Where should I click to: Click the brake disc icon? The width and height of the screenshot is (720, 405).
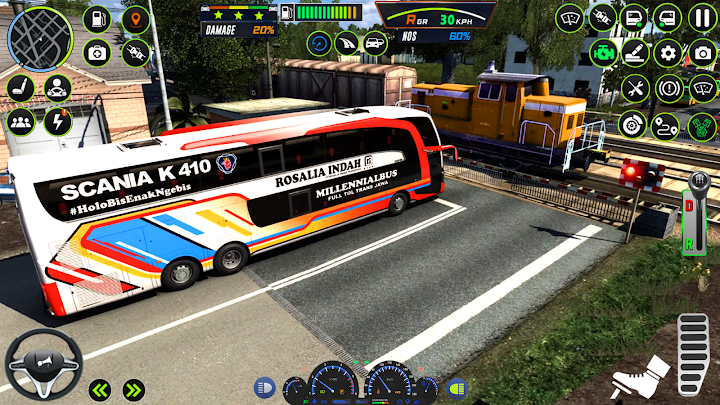(x=630, y=124)
